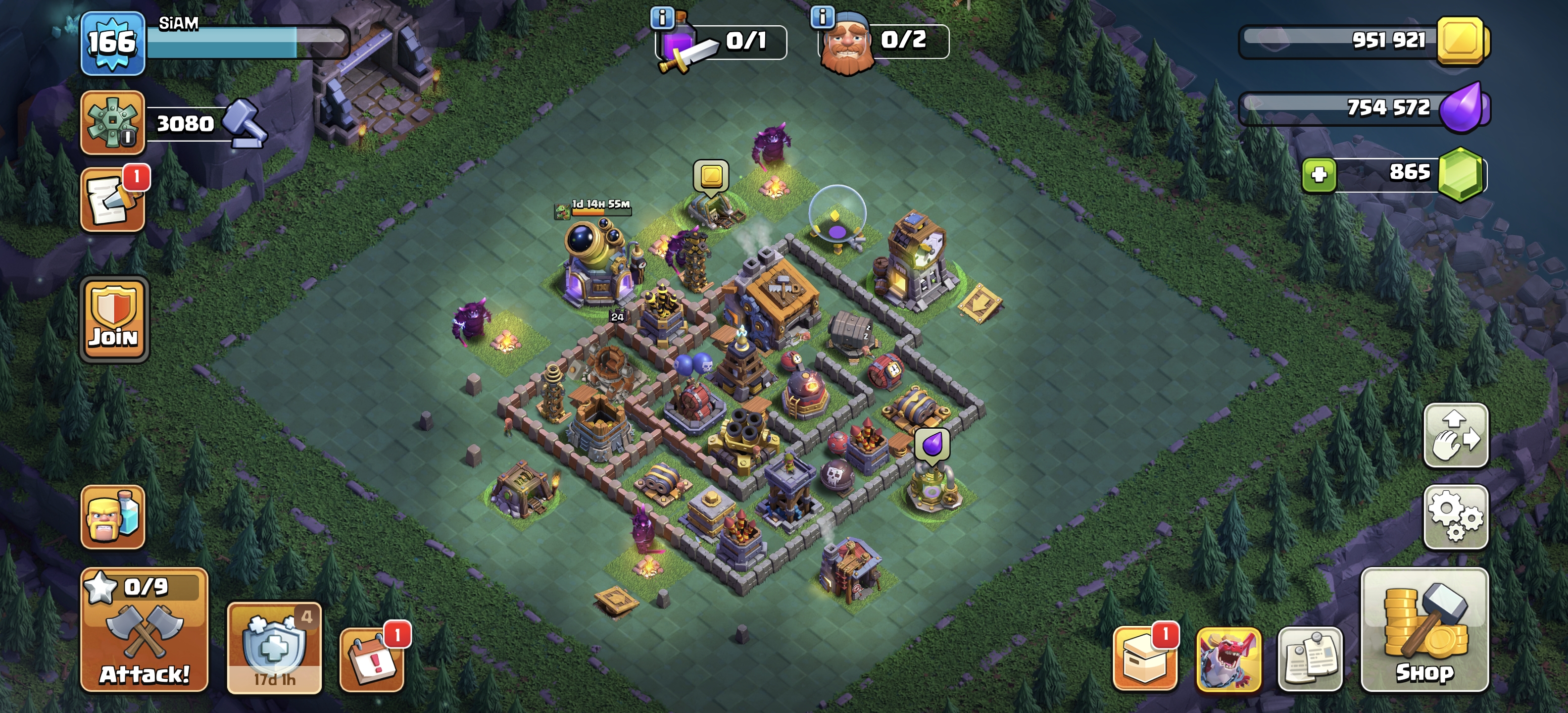Open the news scroll with notification badge
The image size is (1568, 713).
(x=113, y=200)
